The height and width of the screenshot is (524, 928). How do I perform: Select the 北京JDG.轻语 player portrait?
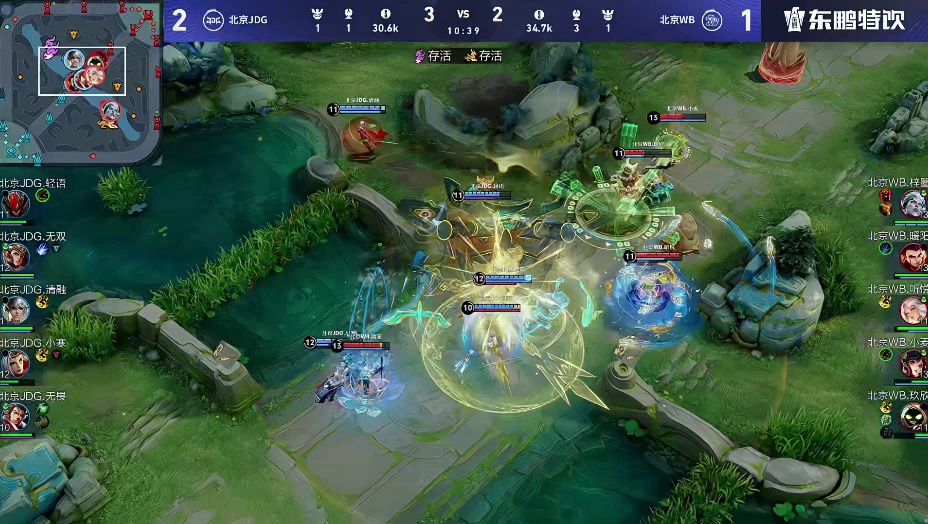coord(15,204)
